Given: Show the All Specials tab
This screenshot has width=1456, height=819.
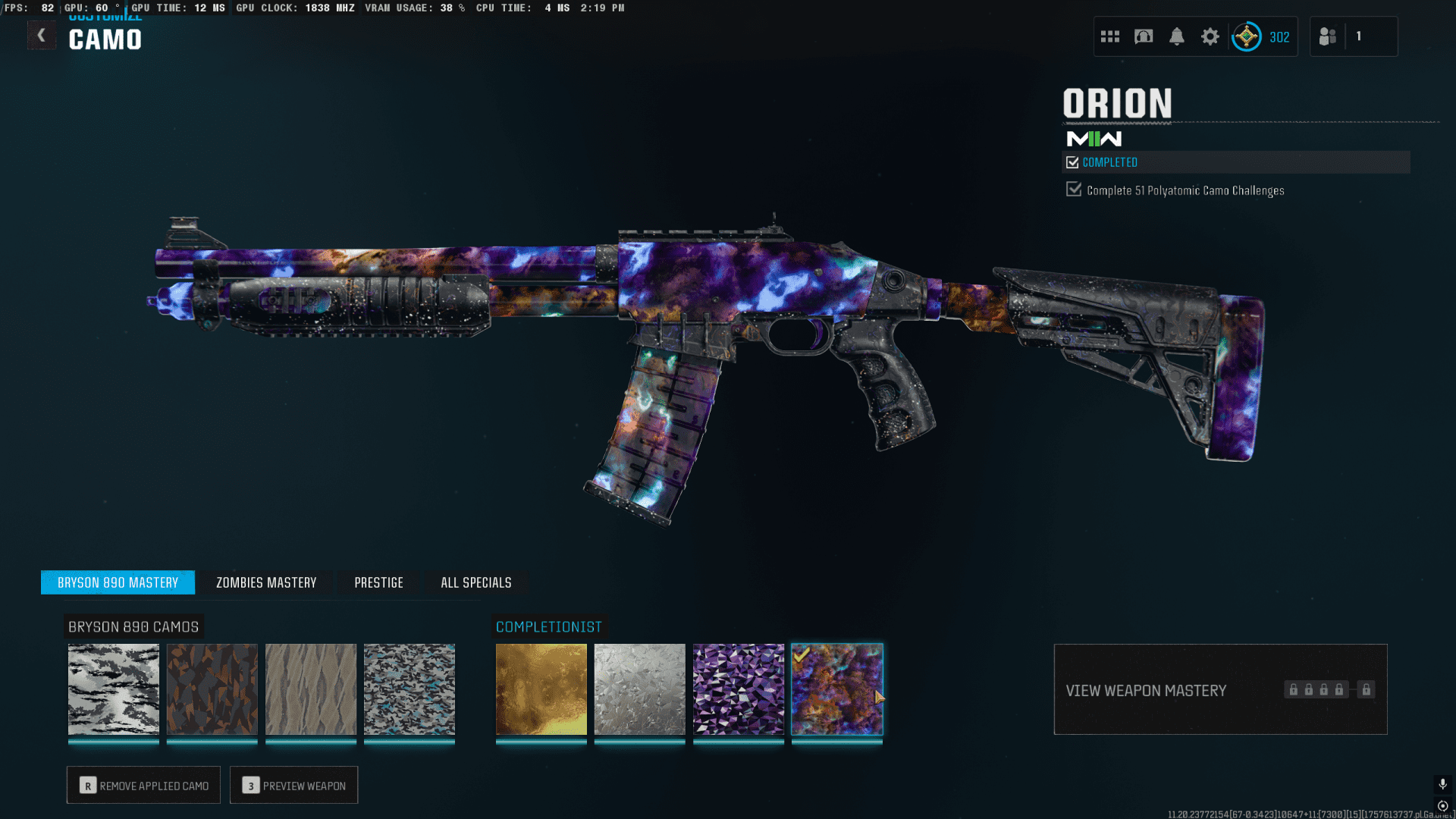Looking at the screenshot, I should coord(475,582).
